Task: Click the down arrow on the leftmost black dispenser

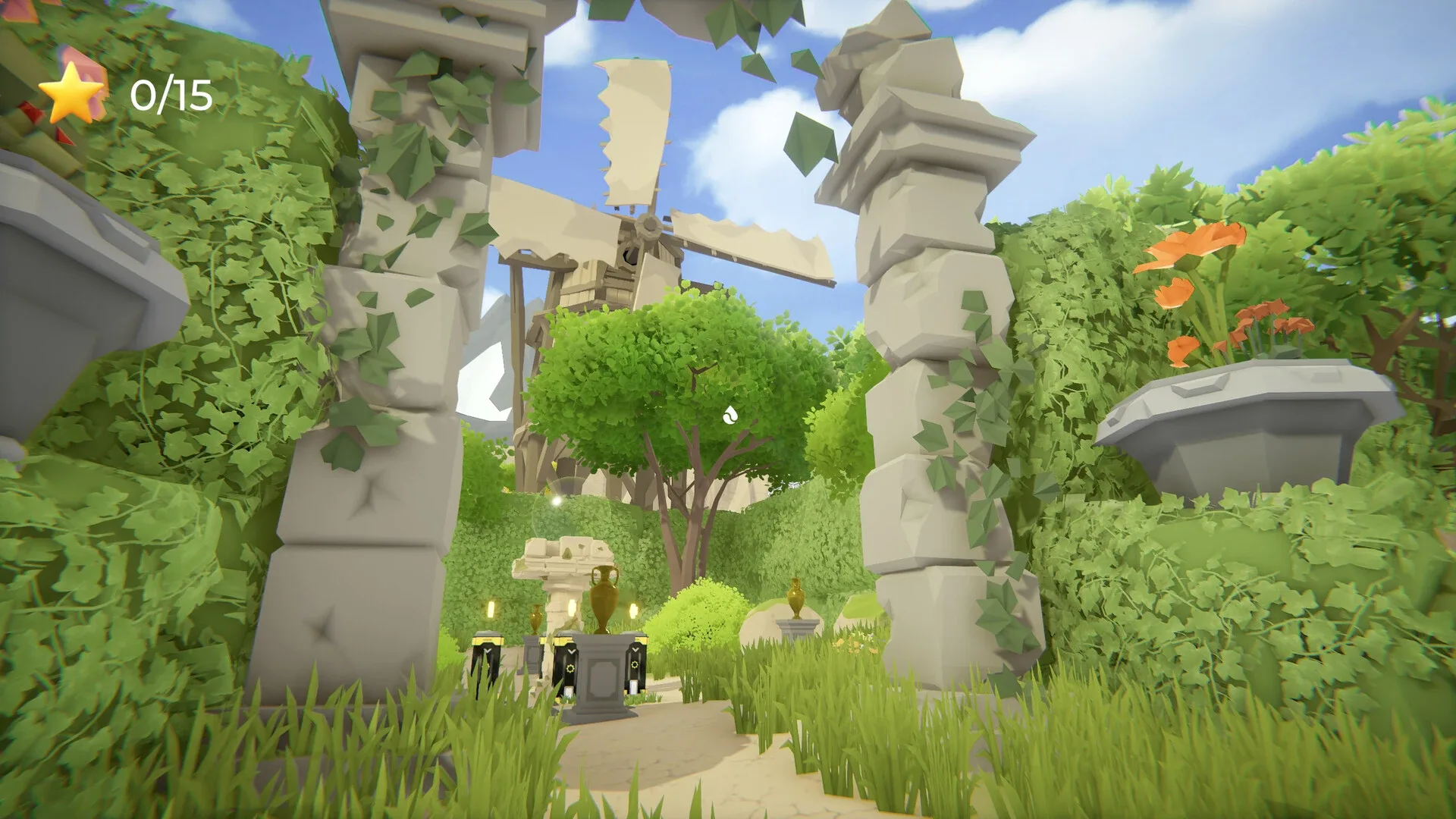Action: (x=487, y=651)
